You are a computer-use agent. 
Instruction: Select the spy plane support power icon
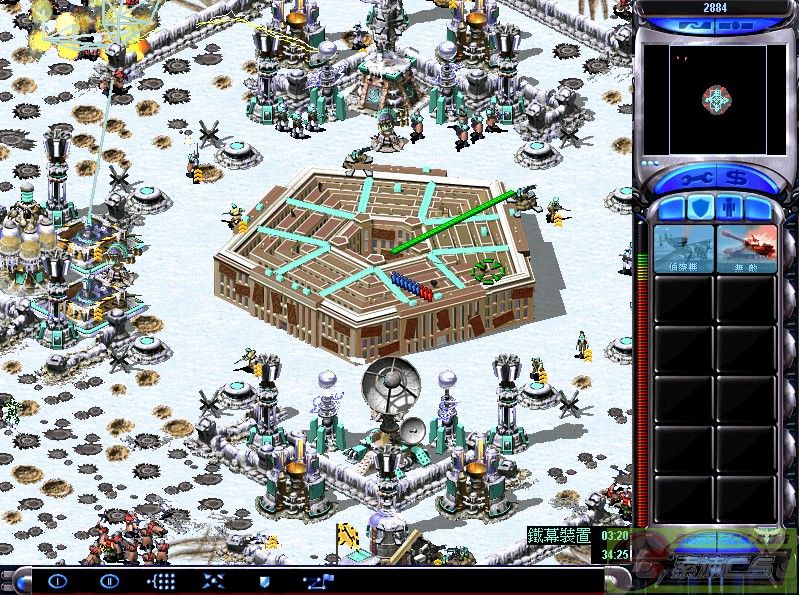[684, 248]
